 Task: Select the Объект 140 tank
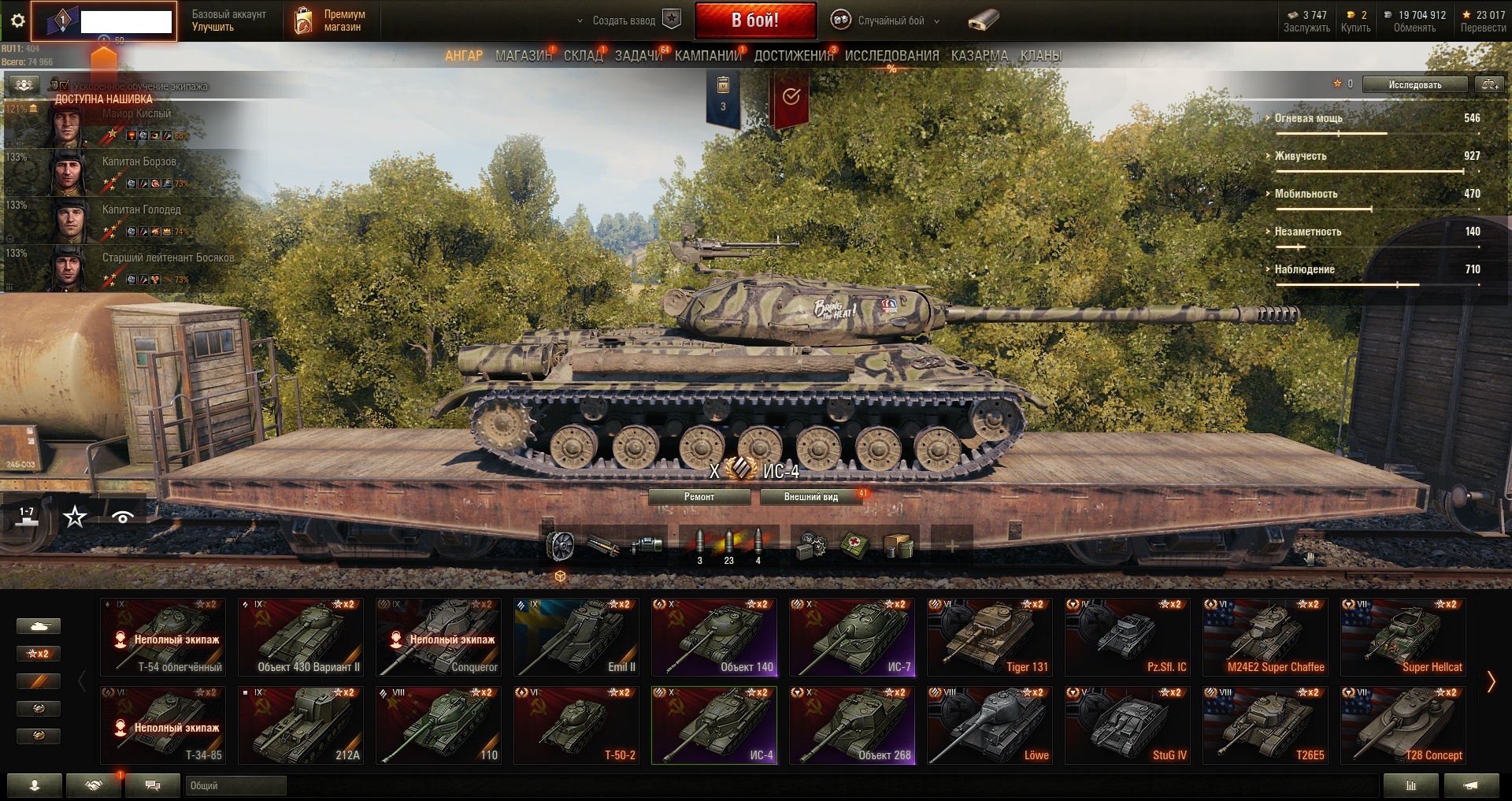[x=714, y=637]
